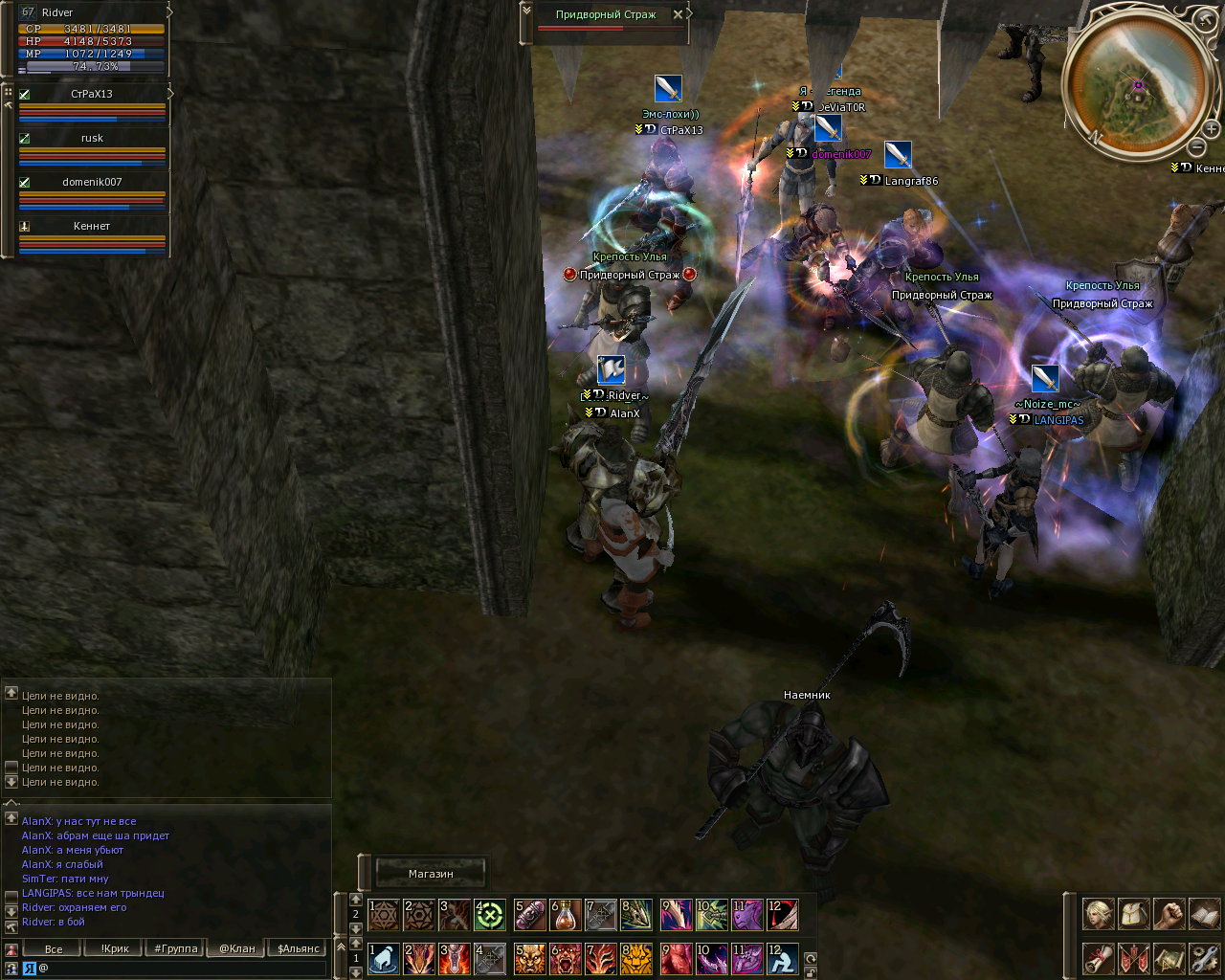Screen dimensions: 1225x980
Task: Activate the green crosshair skill icon
Action: pos(490,915)
